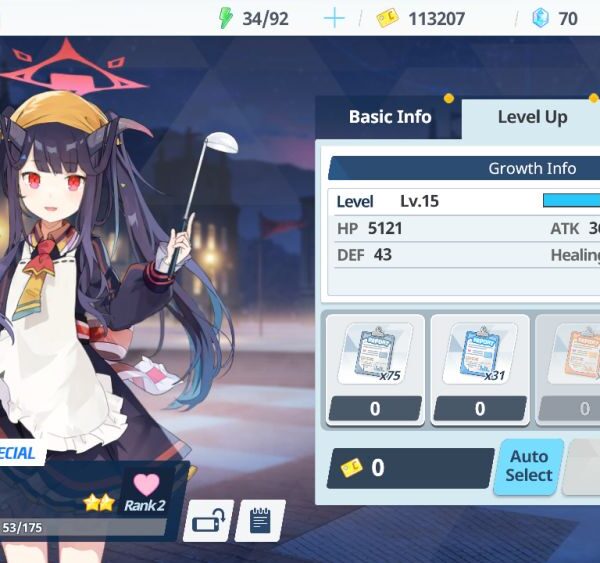Toggle the lock icon below the character

pyautogui.click(x=208, y=521)
